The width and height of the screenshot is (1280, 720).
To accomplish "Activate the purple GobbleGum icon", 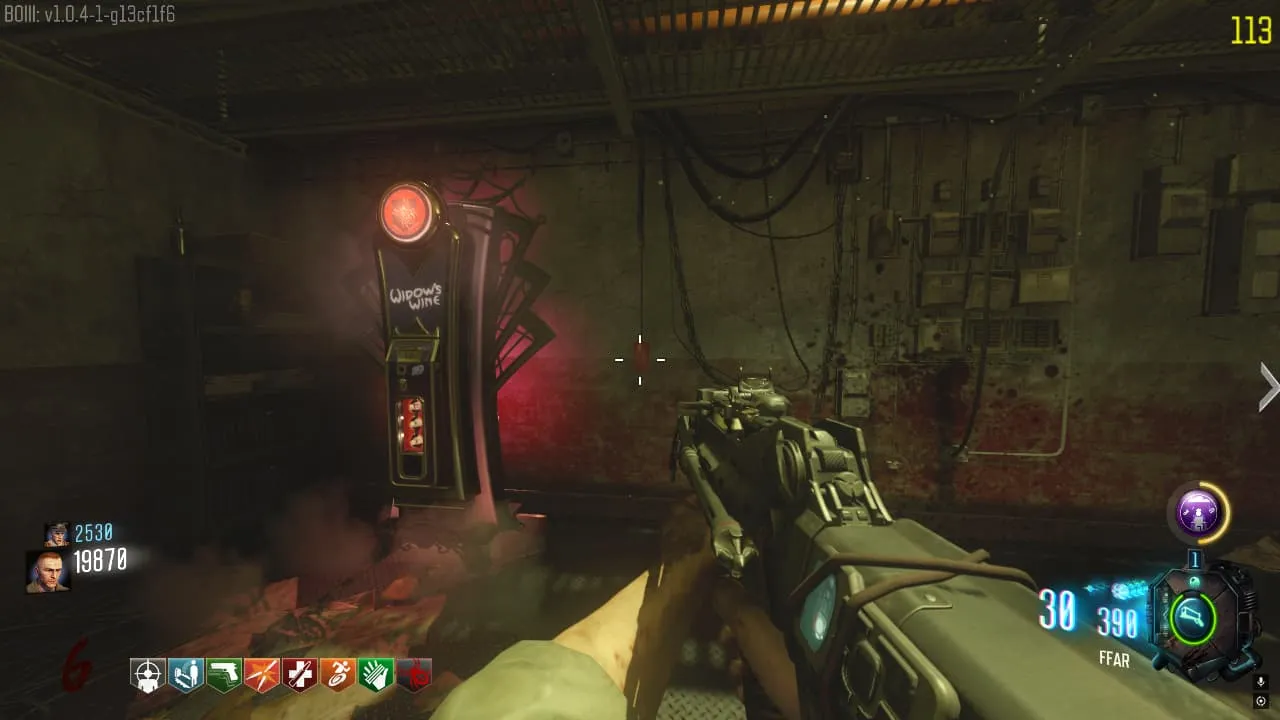I will point(1197,515).
